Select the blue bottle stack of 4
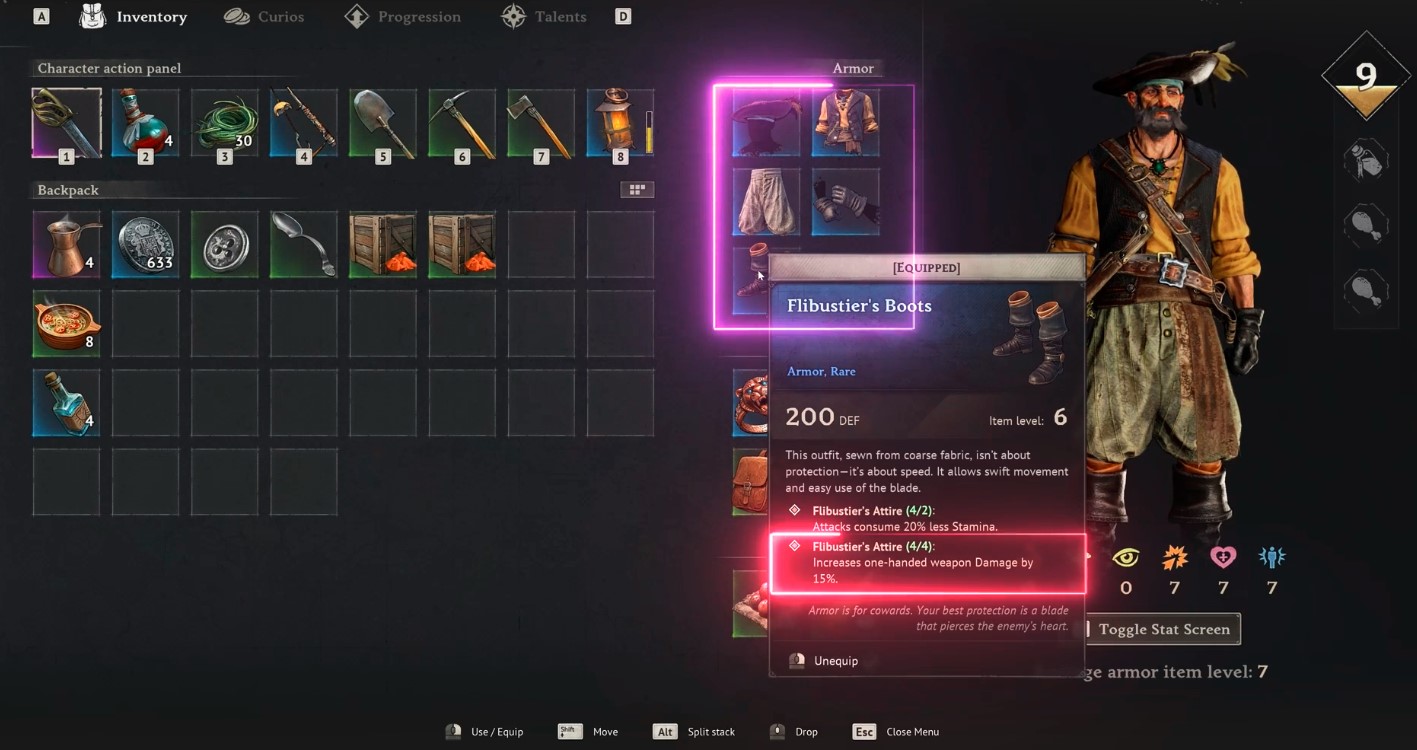 click(x=66, y=402)
